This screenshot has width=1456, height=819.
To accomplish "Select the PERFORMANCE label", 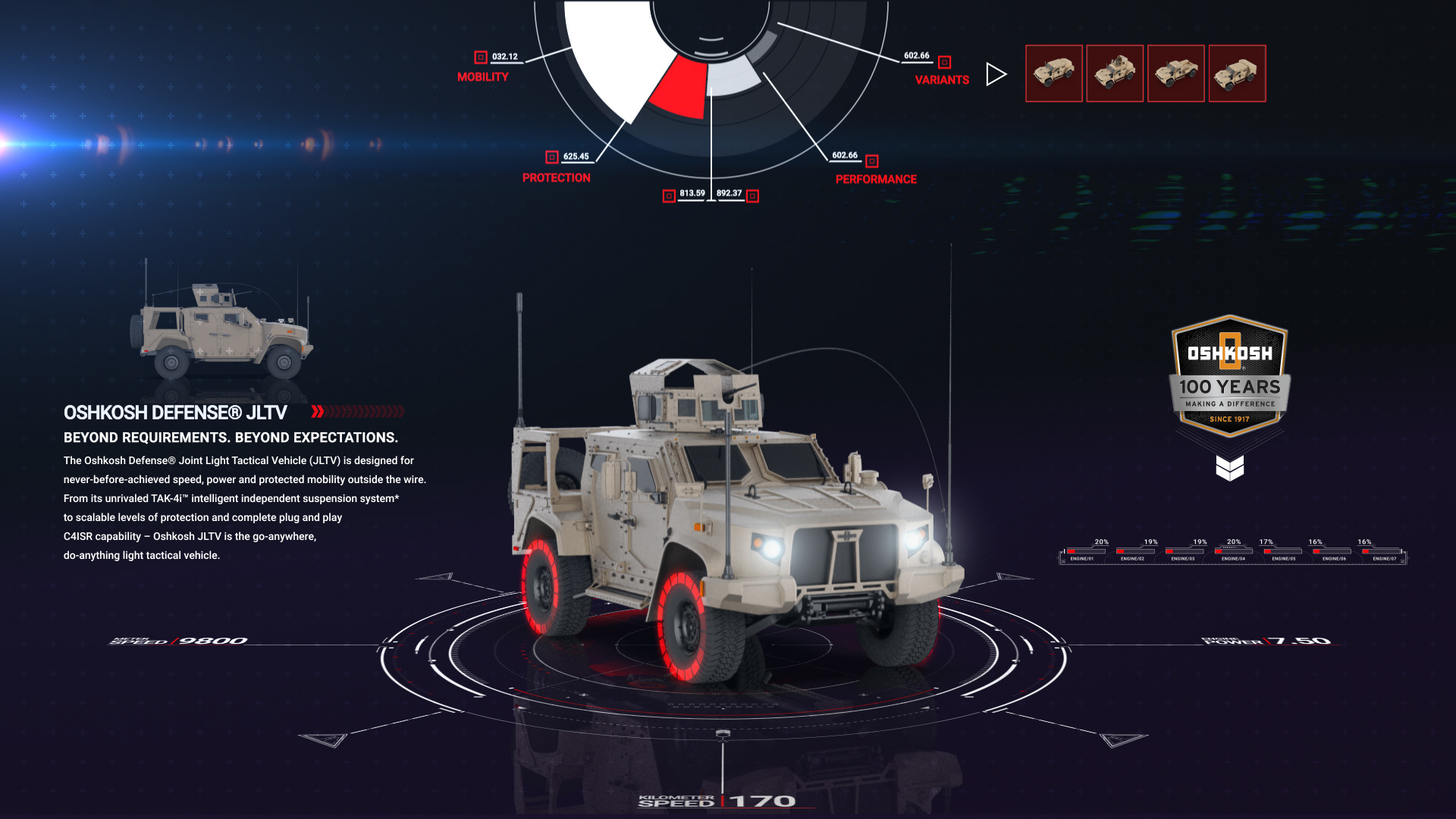I will click(x=875, y=180).
